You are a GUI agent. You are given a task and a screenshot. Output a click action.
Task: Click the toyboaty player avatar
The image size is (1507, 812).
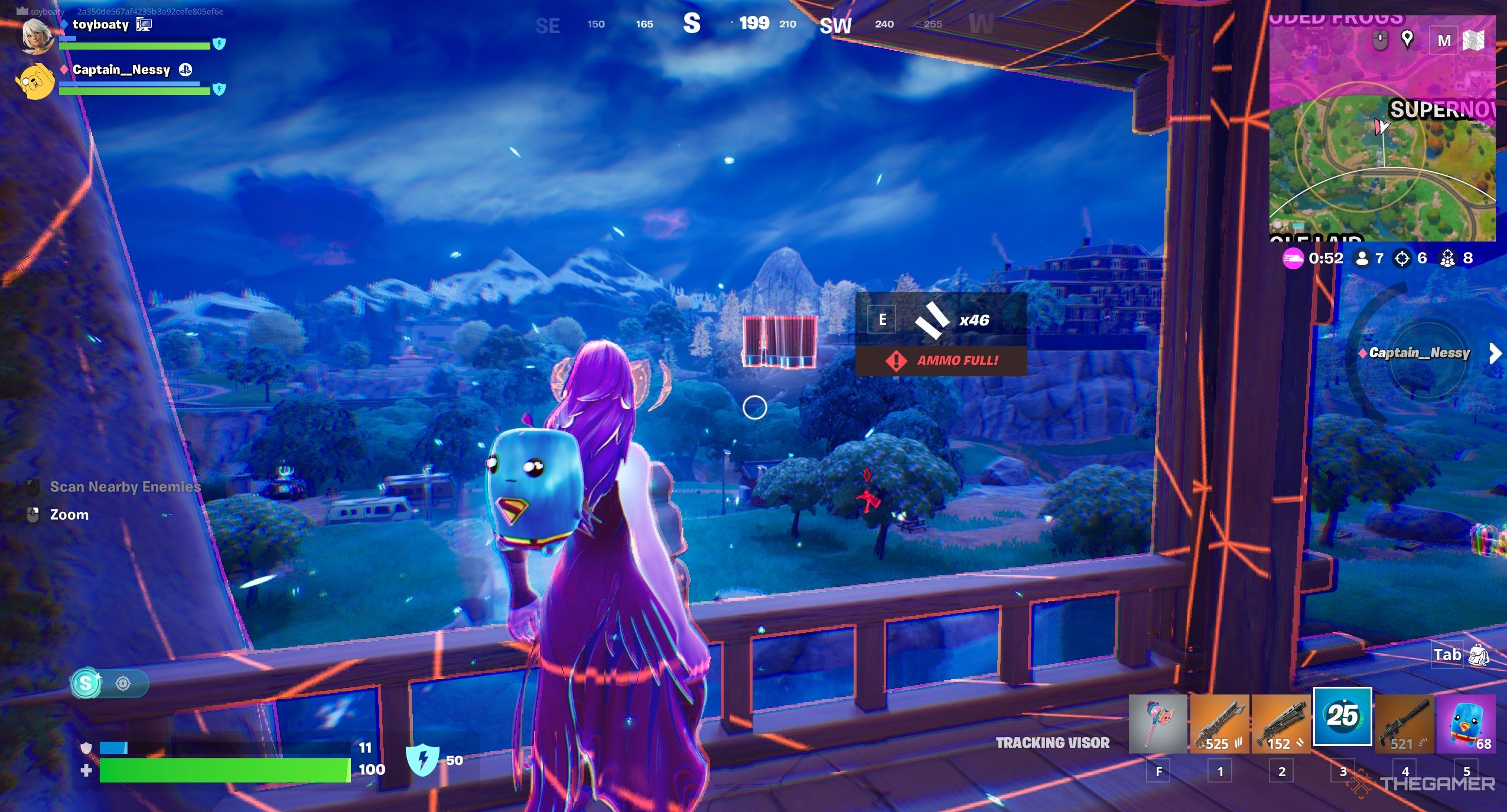(x=36, y=35)
